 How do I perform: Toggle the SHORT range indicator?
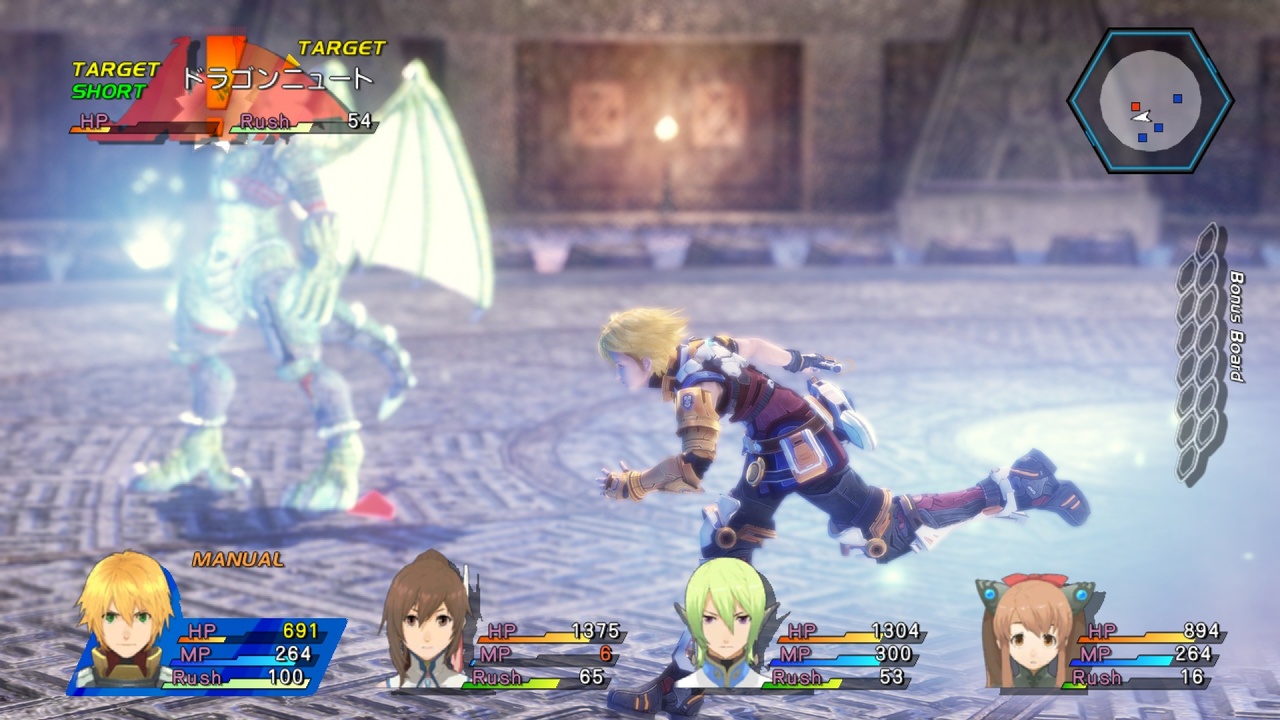click(110, 88)
